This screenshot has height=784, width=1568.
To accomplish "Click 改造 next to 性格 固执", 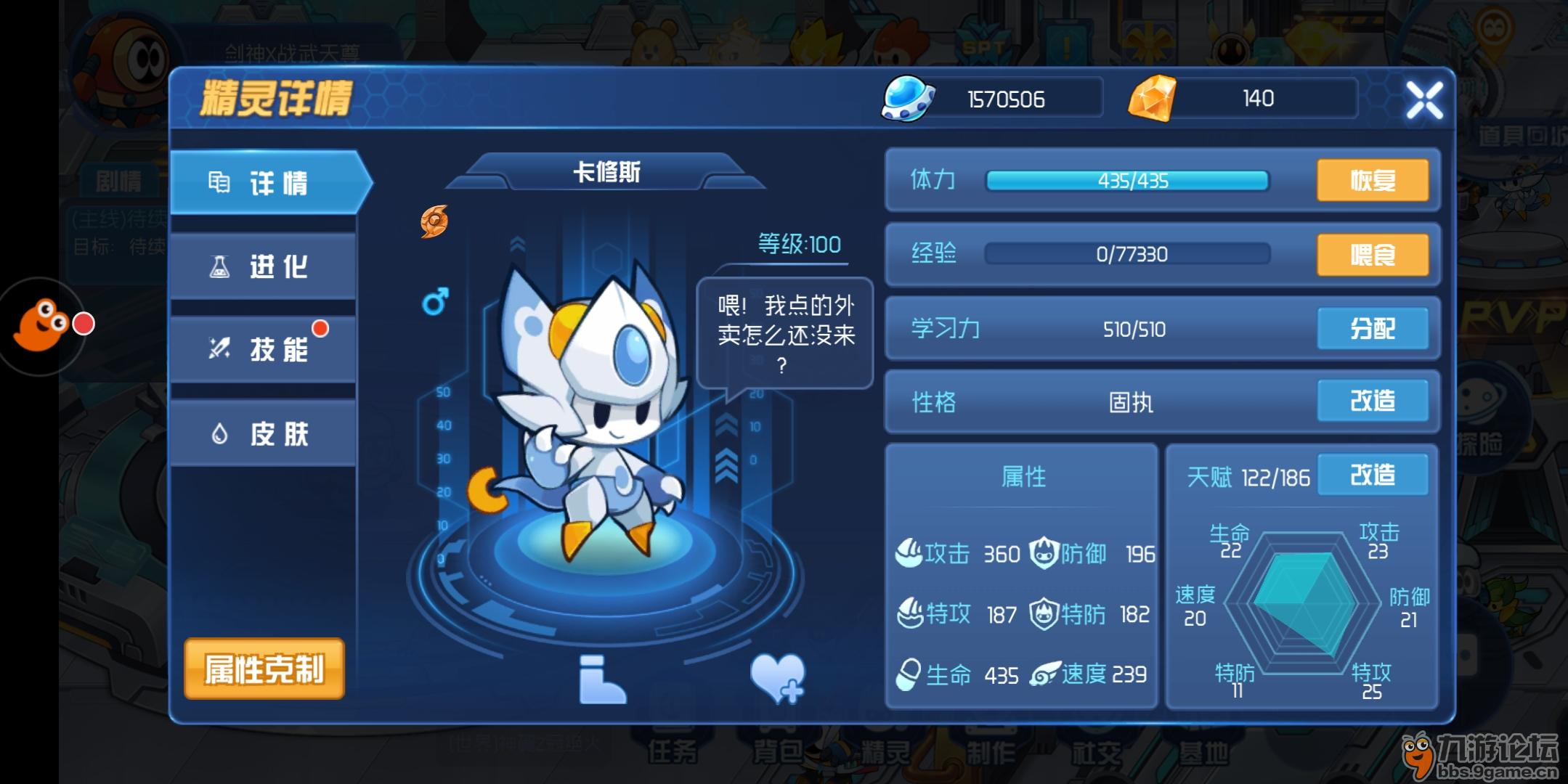I will [x=1373, y=402].
